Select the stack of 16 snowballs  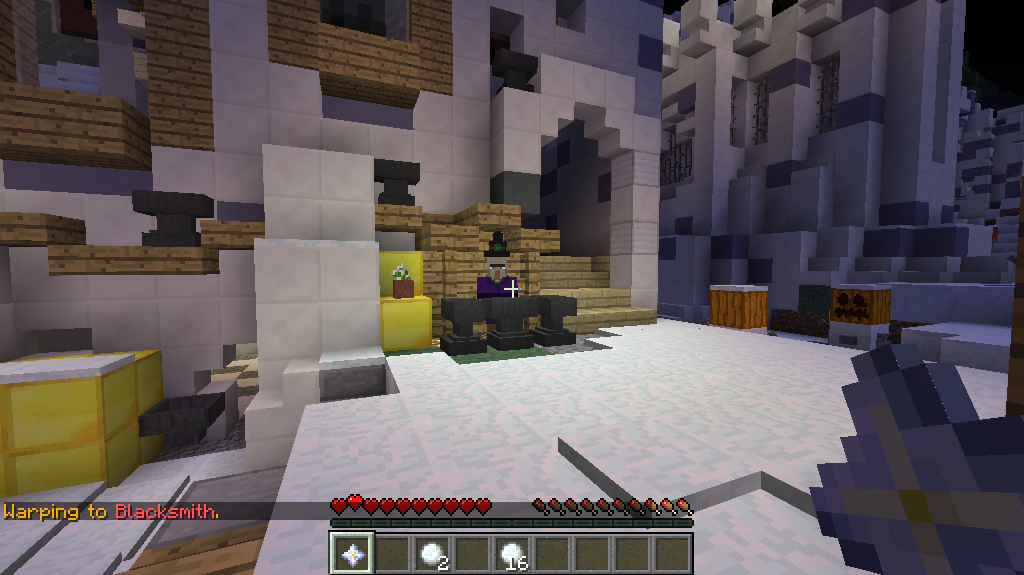click(512, 553)
